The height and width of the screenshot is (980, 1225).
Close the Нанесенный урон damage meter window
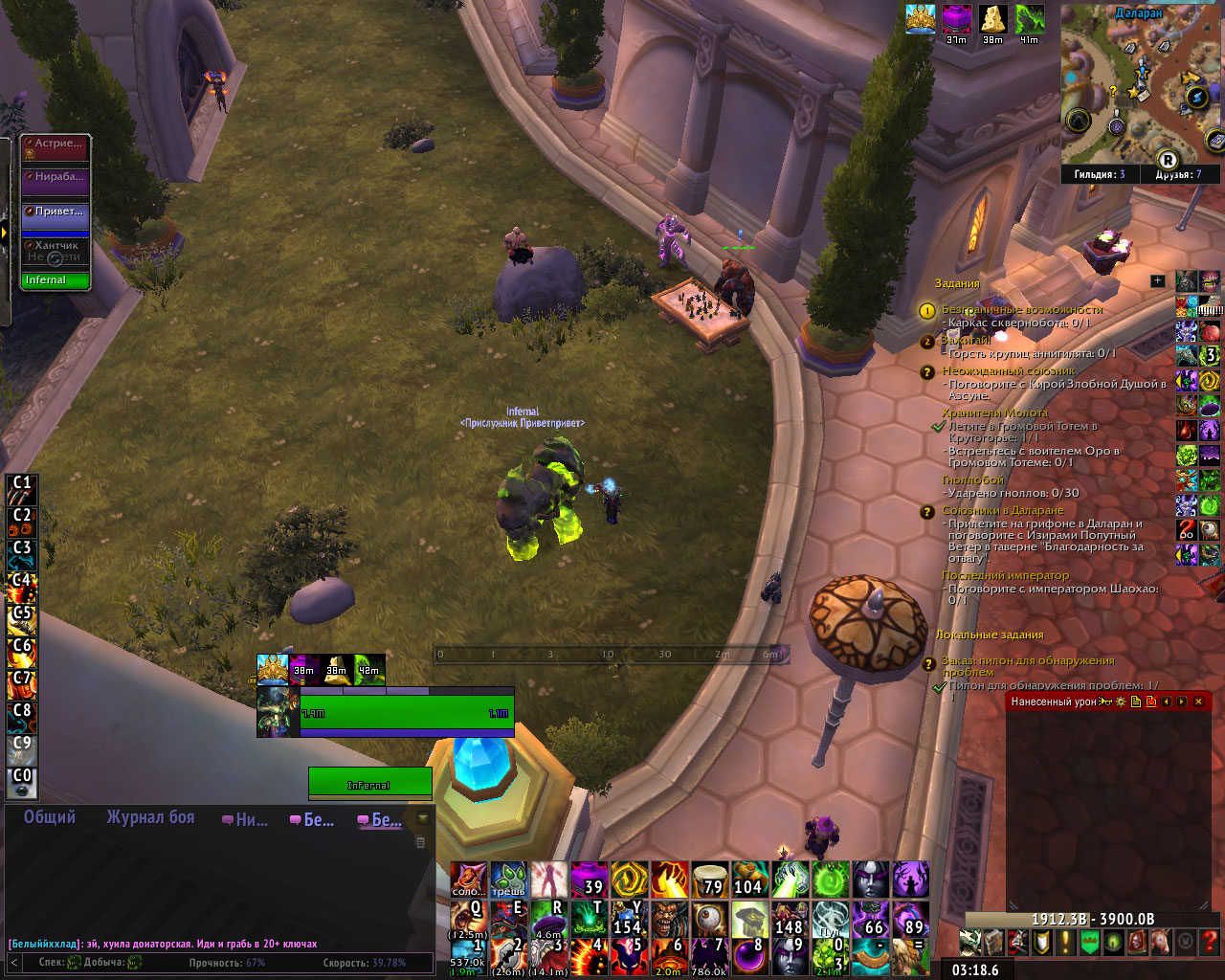(x=1198, y=702)
